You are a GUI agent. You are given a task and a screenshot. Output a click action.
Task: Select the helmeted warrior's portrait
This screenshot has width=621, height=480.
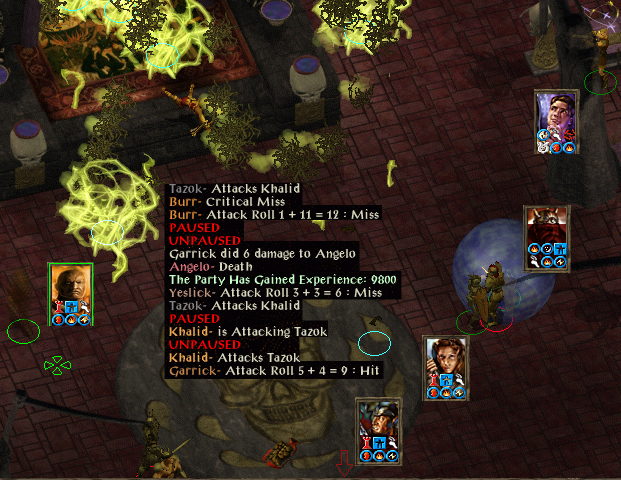point(378,424)
